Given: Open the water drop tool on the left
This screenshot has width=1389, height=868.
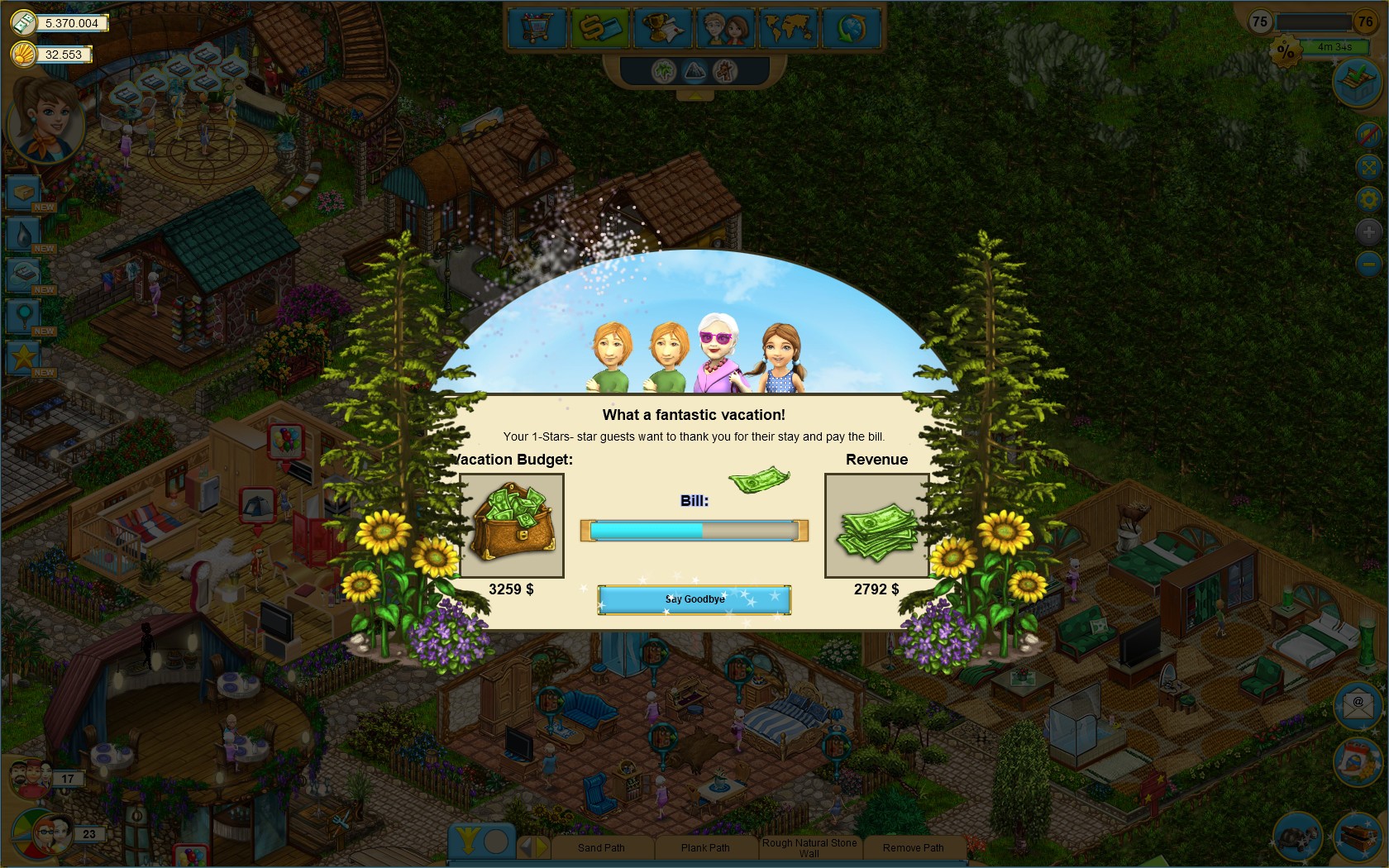Looking at the screenshot, I should pyautogui.click(x=22, y=234).
